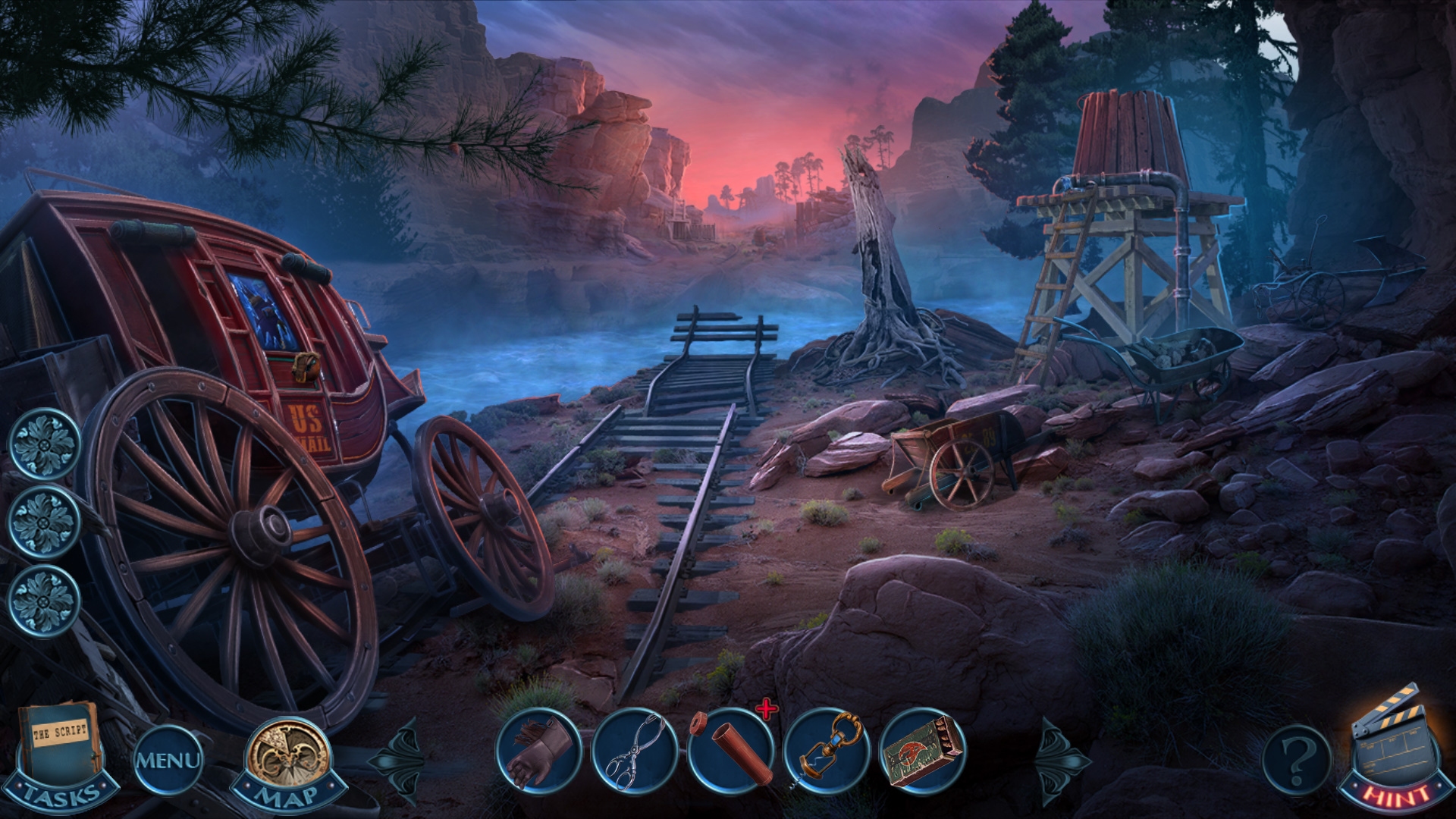Select the matchbox inventory item
1456x819 pixels.
[923, 752]
